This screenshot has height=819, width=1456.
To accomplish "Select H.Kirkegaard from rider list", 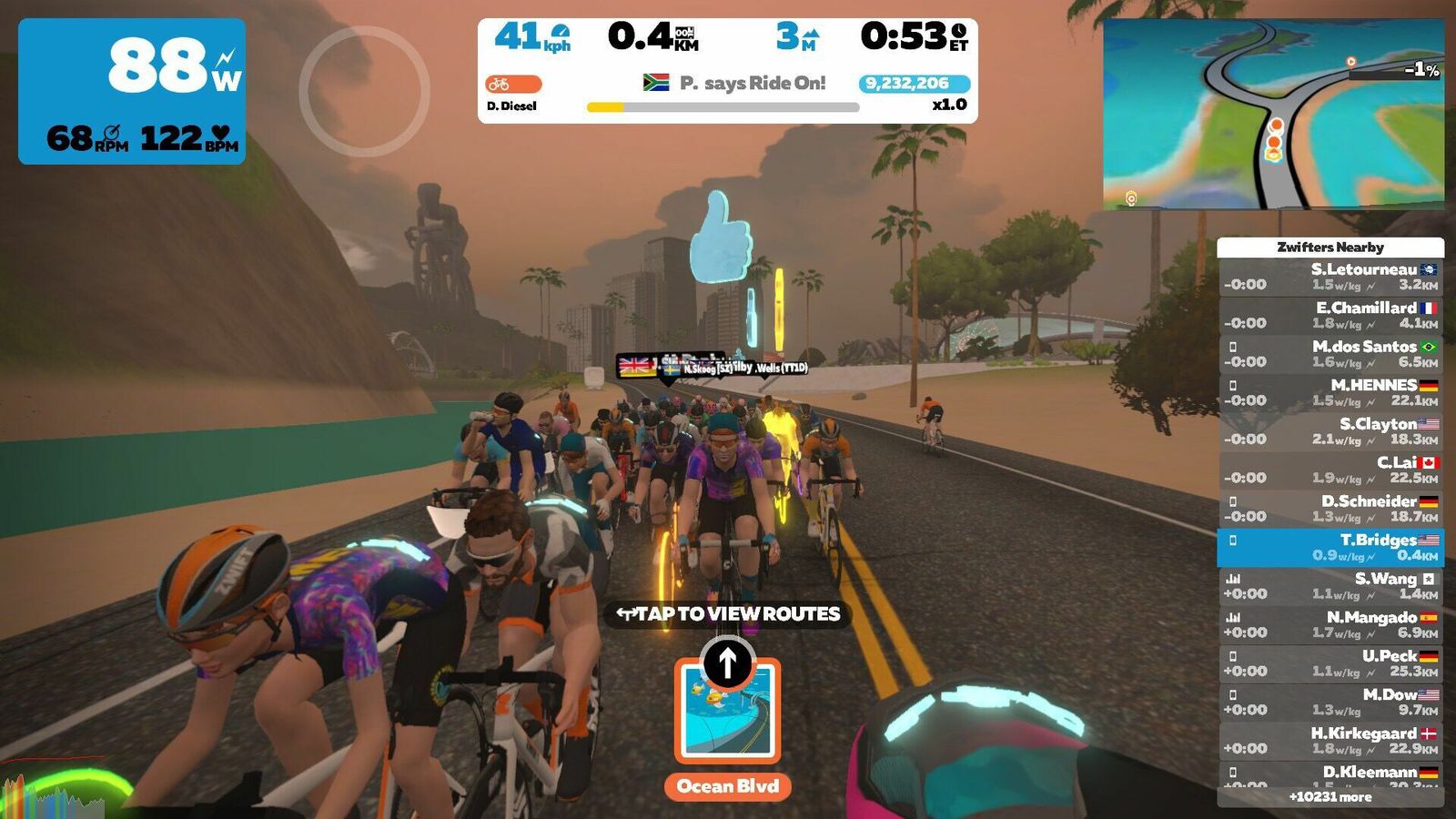I will 1330,741.
